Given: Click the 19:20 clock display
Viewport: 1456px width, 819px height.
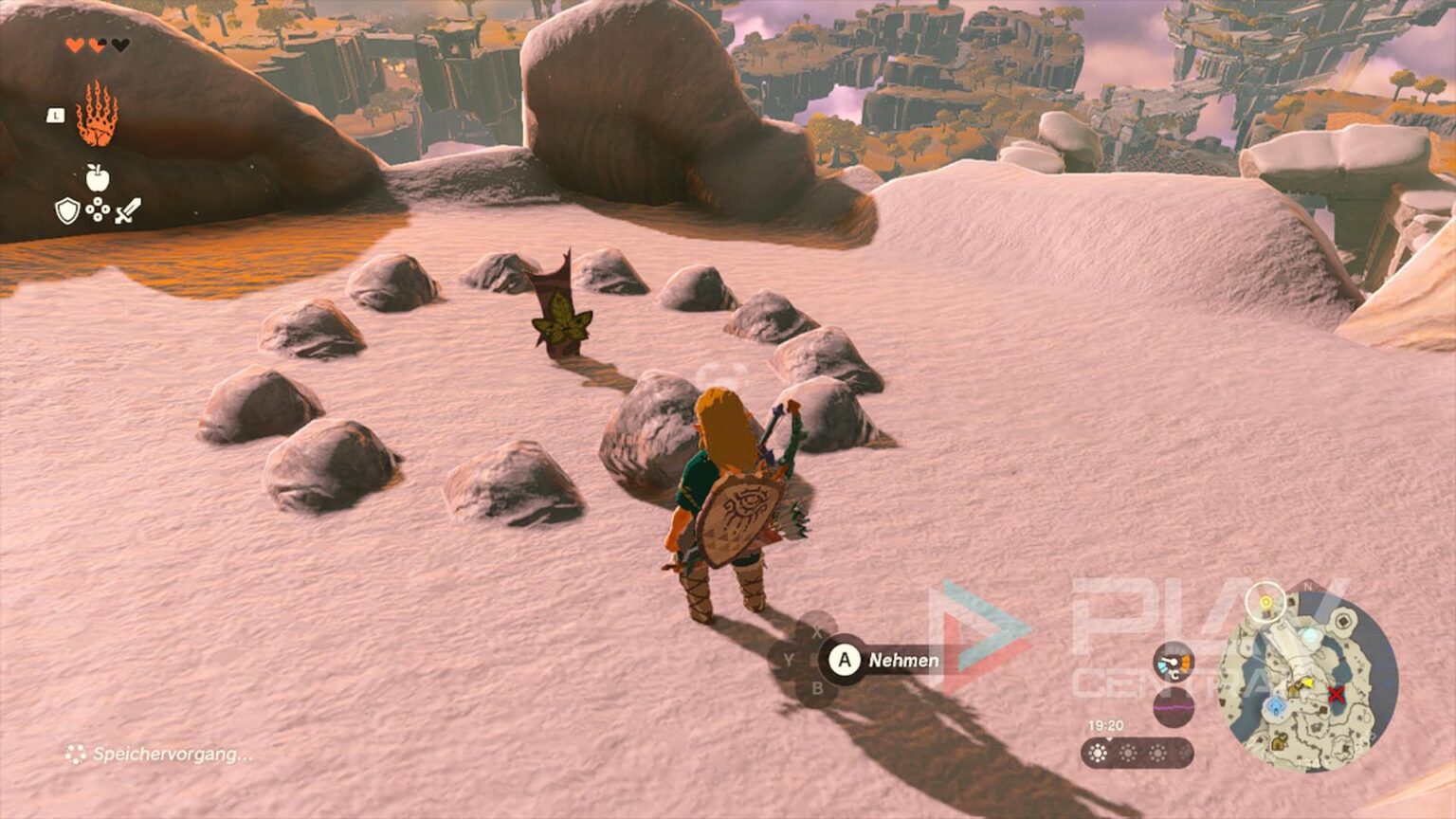Looking at the screenshot, I should coord(1106,725).
